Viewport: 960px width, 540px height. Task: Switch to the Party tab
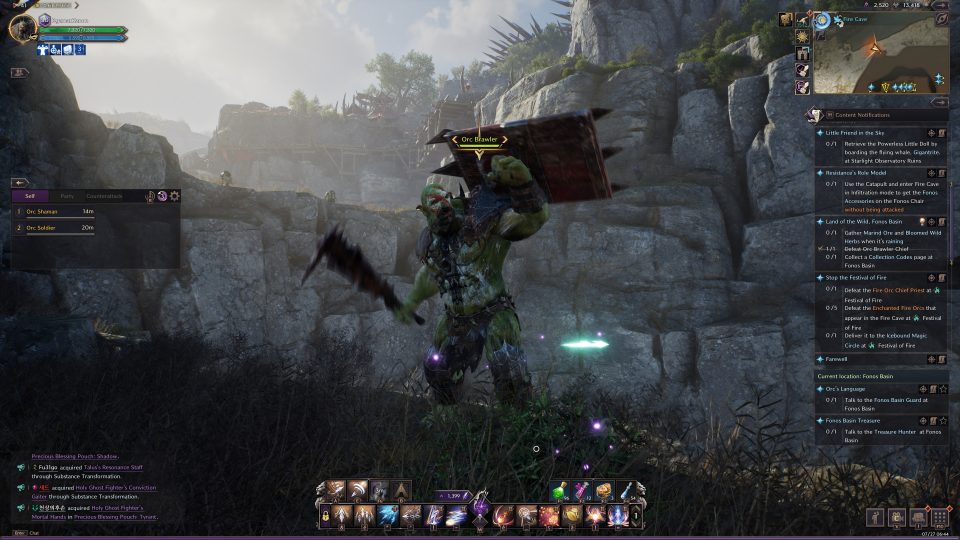(x=66, y=196)
